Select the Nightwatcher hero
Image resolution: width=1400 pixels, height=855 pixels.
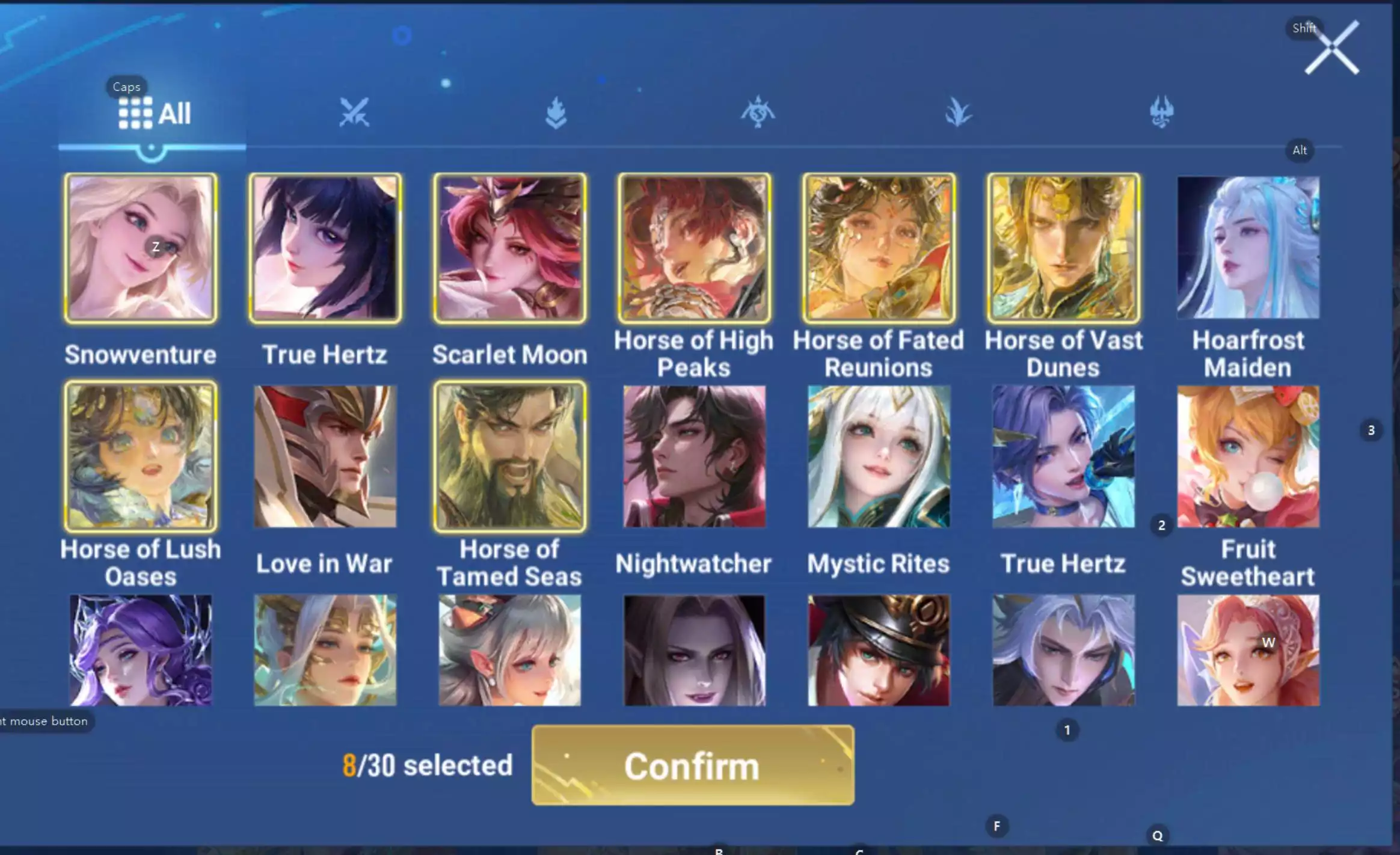(695, 457)
